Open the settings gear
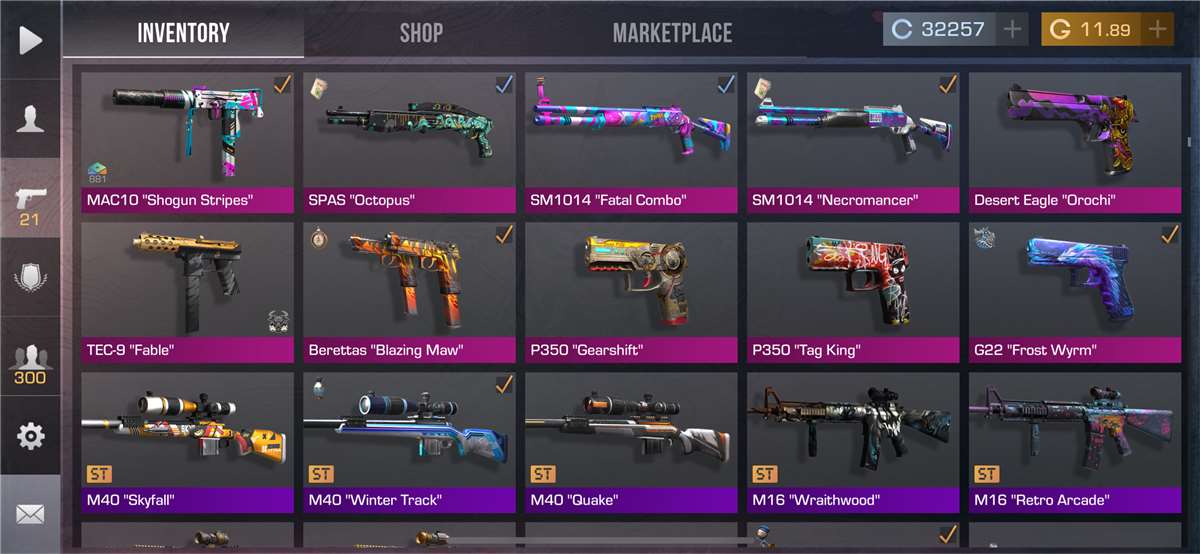The image size is (1200, 554). (x=30, y=436)
